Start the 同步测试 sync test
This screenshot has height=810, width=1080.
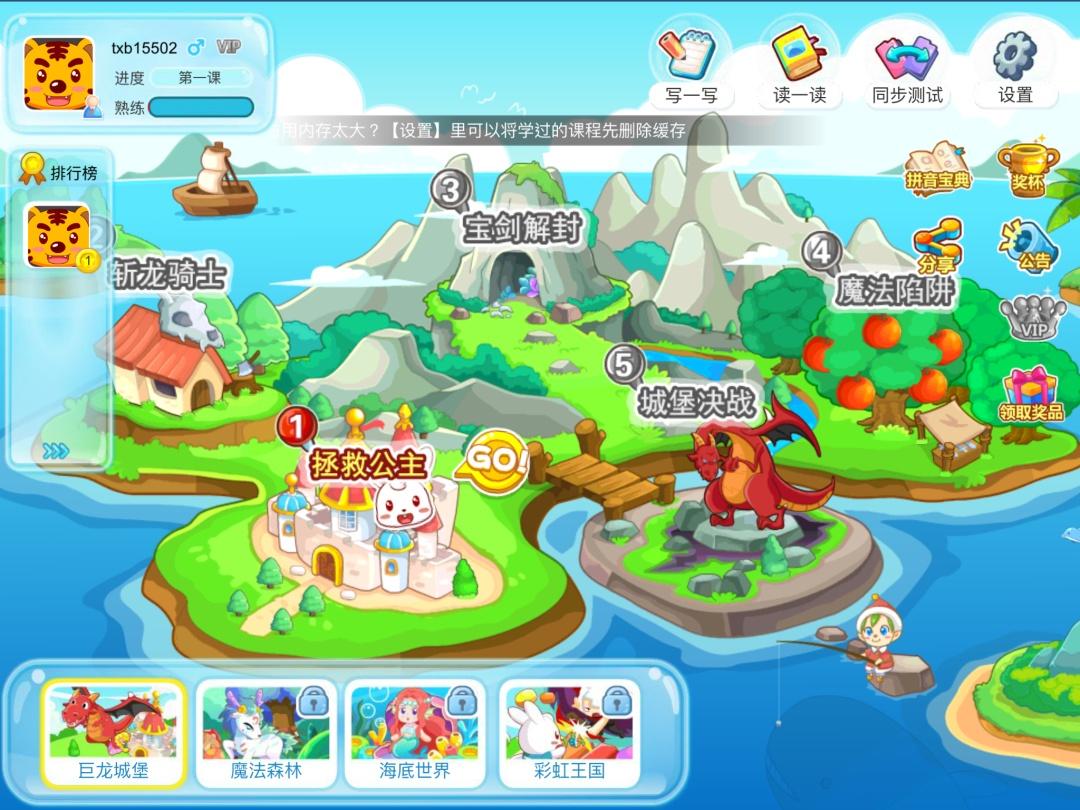pyautogui.click(x=907, y=63)
